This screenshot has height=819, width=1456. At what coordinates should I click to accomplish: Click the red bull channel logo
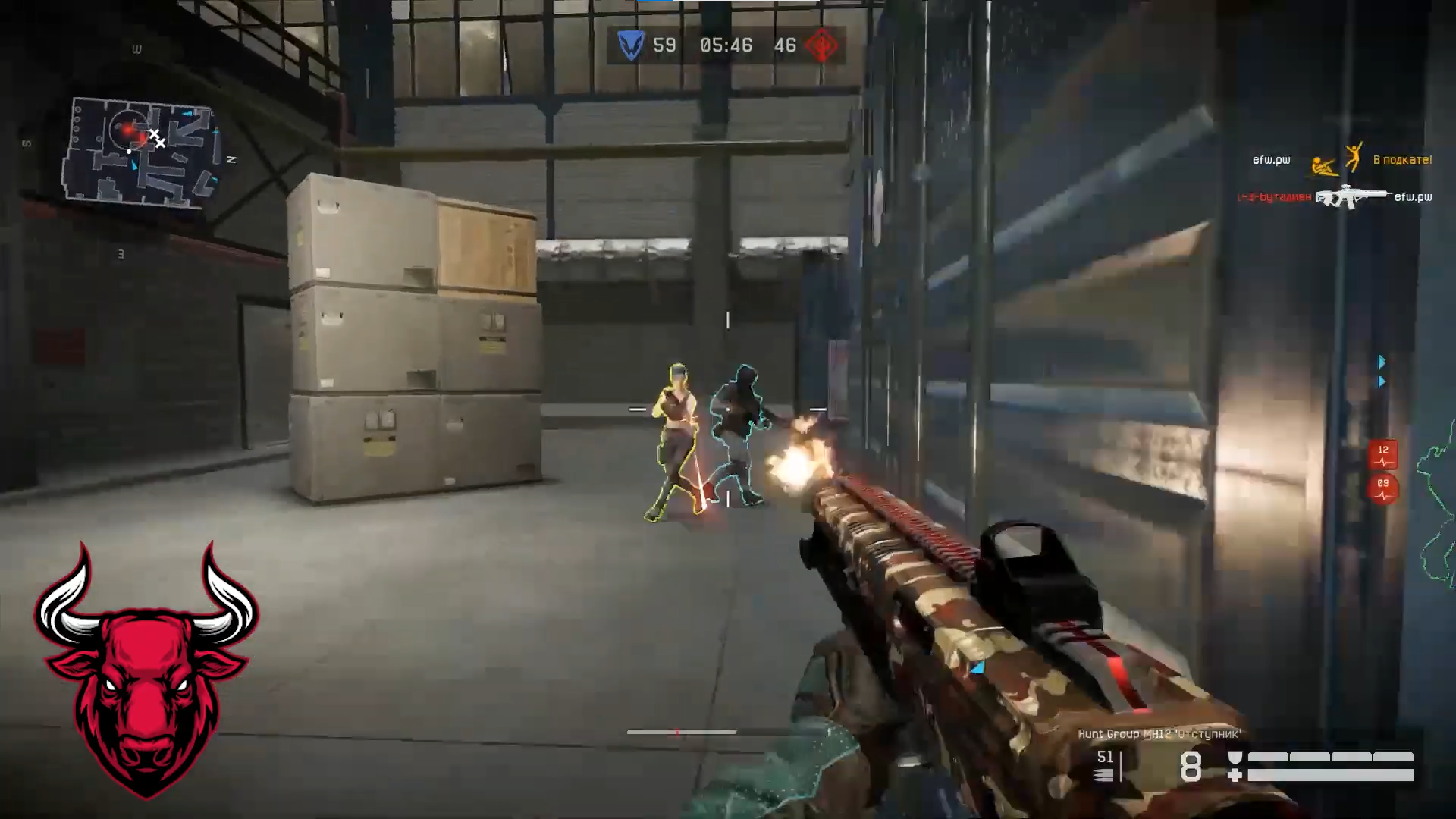[147, 669]
